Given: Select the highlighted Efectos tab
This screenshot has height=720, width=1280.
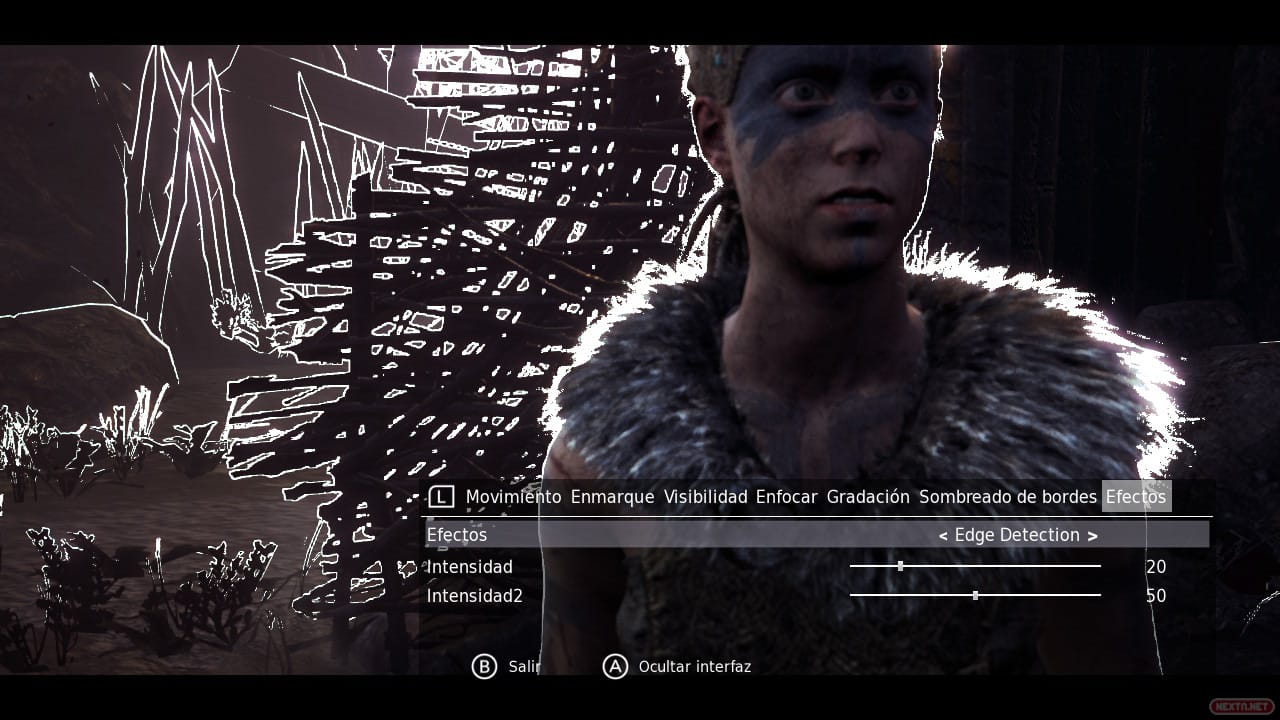Looking at the screenshot, I should (x=1136, y=495).
